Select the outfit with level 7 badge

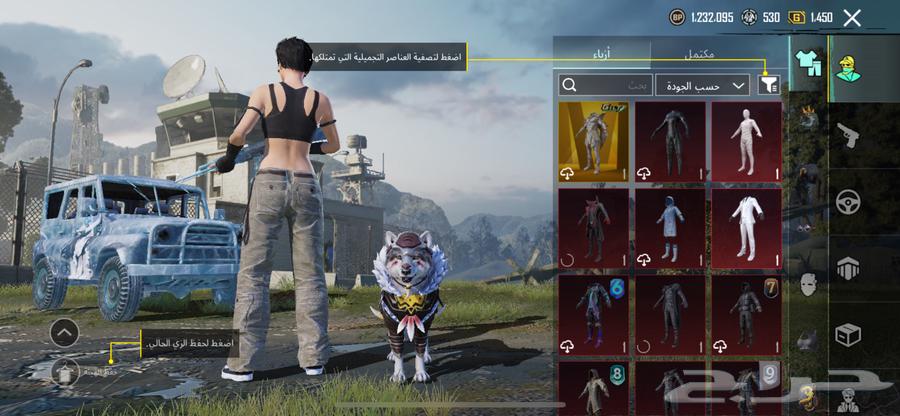pyautogui.click(x=746, y=314)
